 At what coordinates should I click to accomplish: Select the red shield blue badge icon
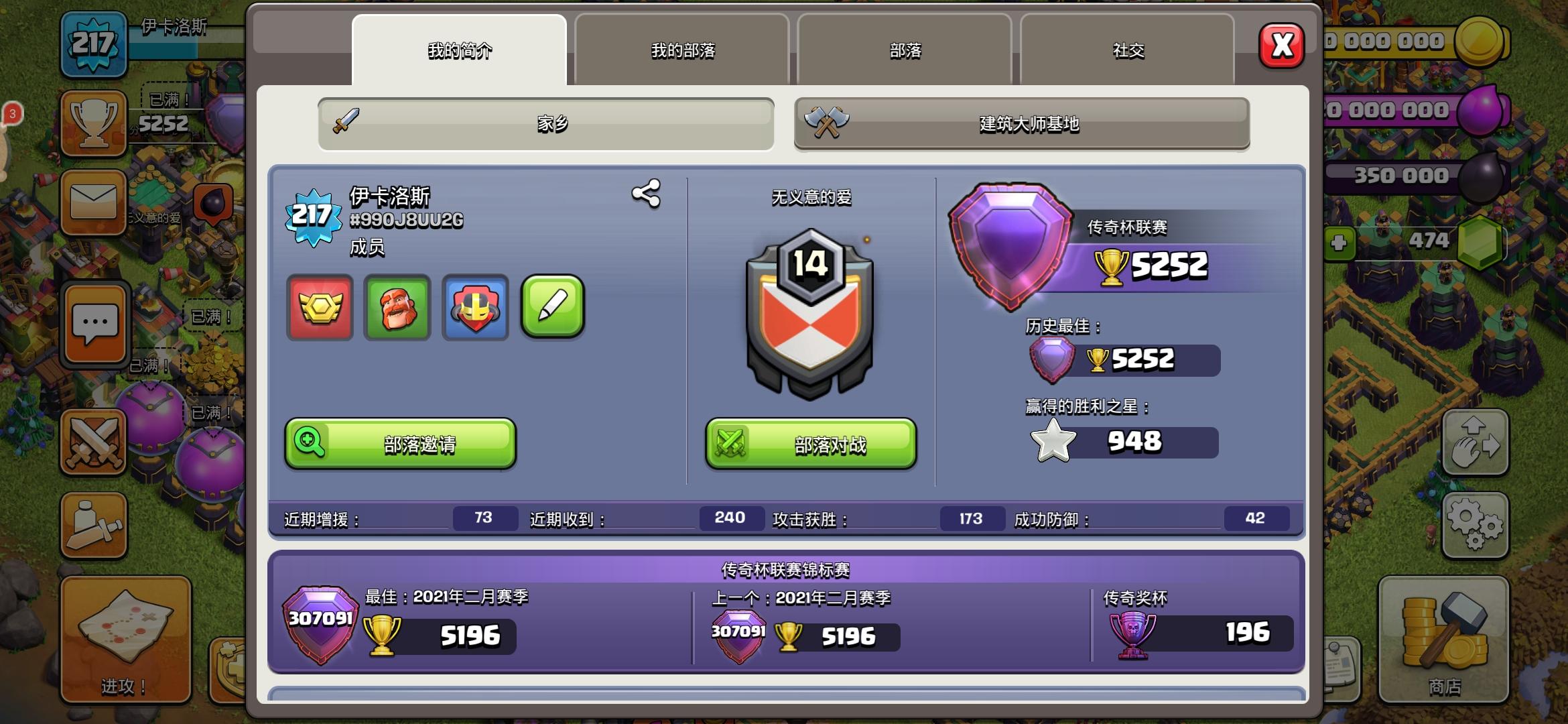click(x=475, y=309)
